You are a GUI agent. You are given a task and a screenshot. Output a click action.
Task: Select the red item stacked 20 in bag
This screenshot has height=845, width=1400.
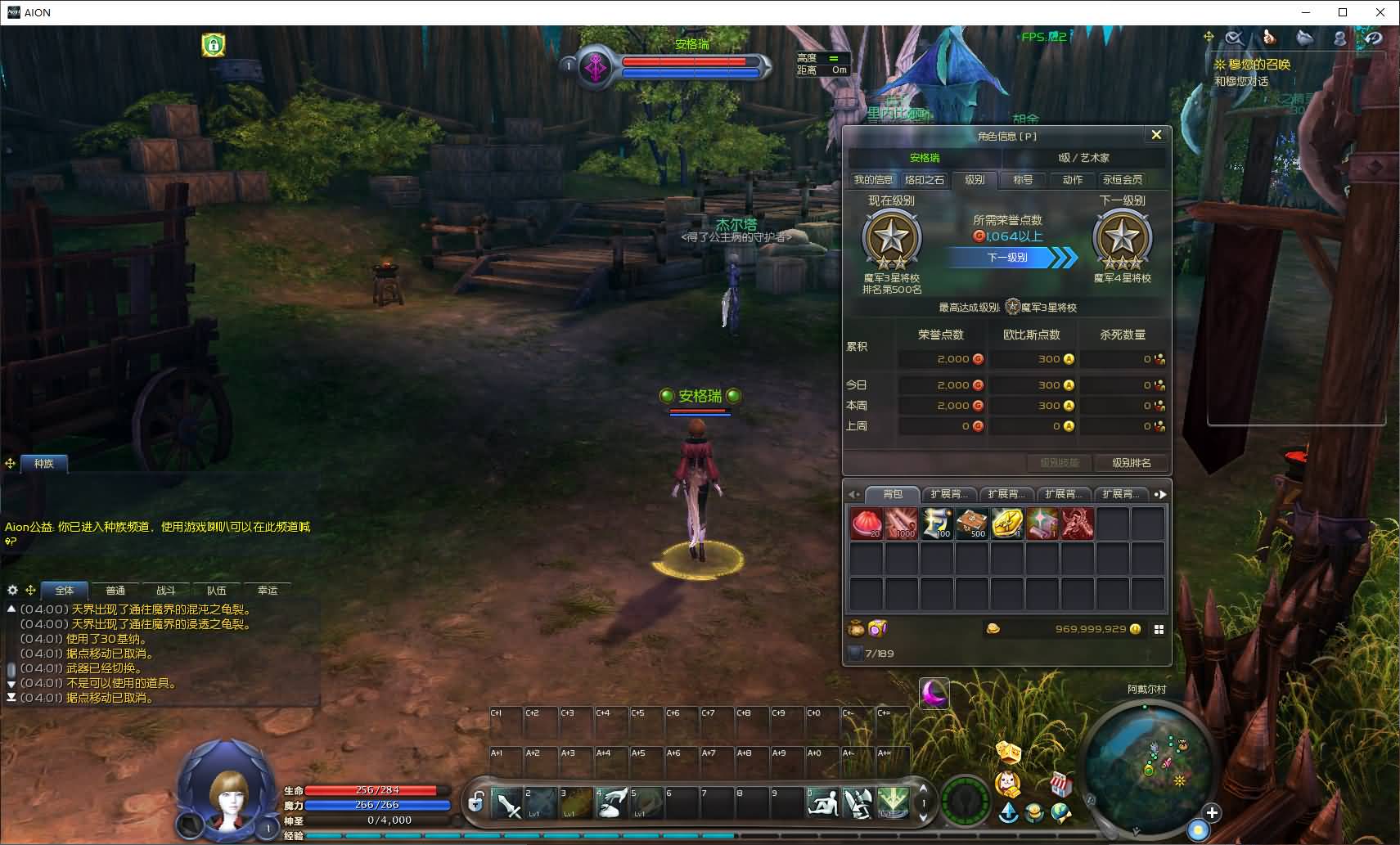[866, 524]
